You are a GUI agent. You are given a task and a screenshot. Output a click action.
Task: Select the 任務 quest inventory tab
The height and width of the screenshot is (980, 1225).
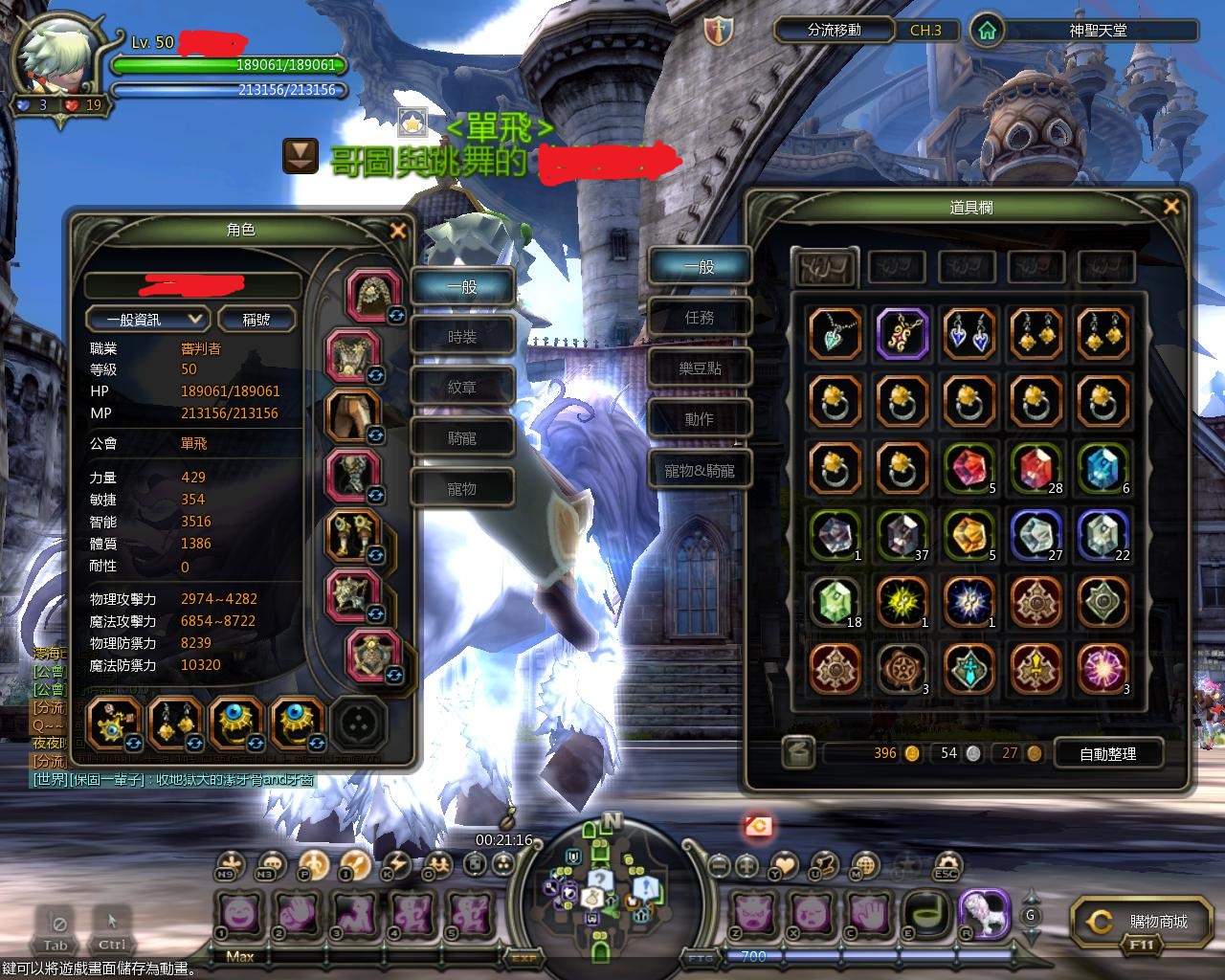700,318
